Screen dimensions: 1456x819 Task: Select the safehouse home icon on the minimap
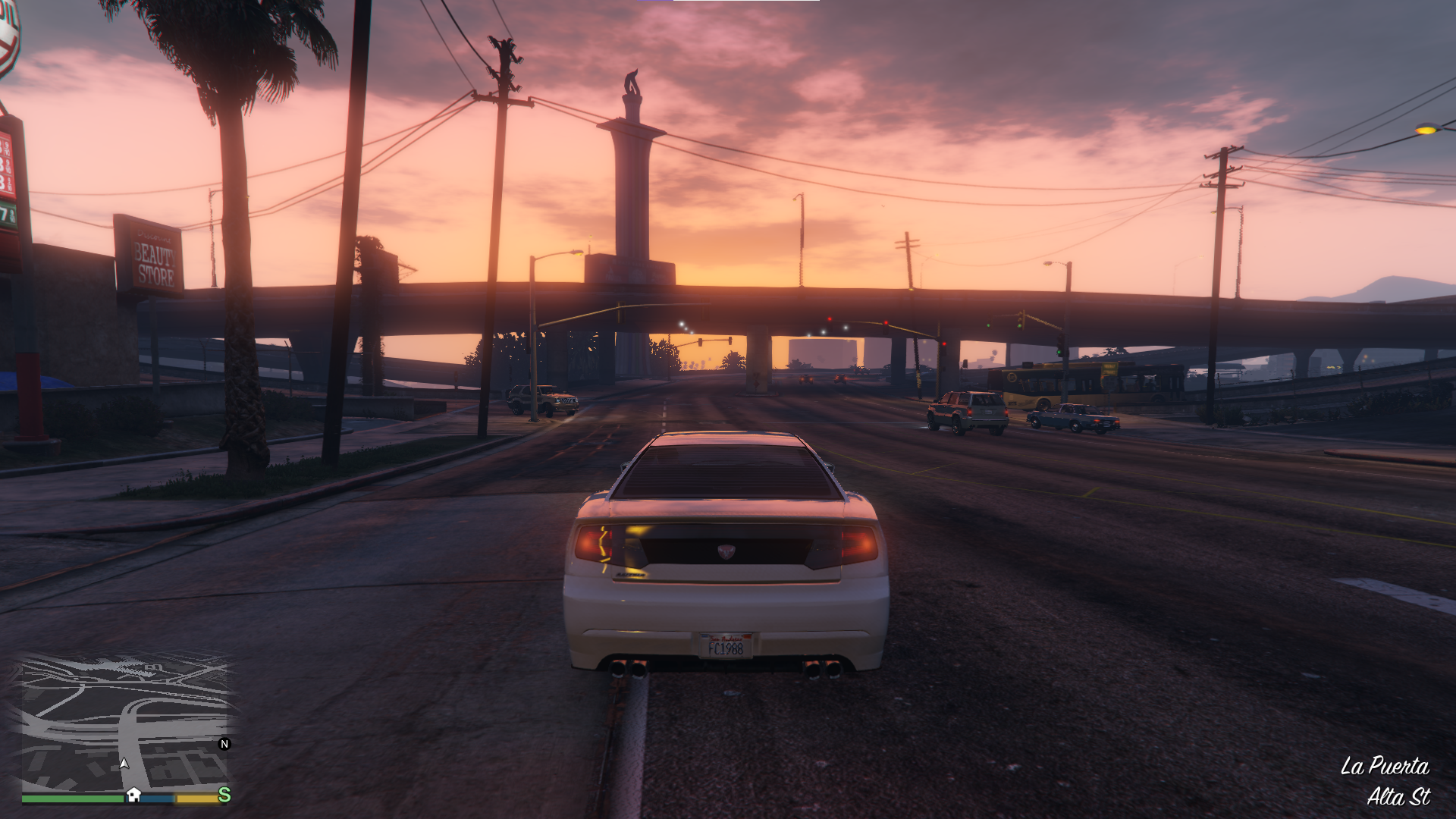pyautogui.click(x=134, y=795)
